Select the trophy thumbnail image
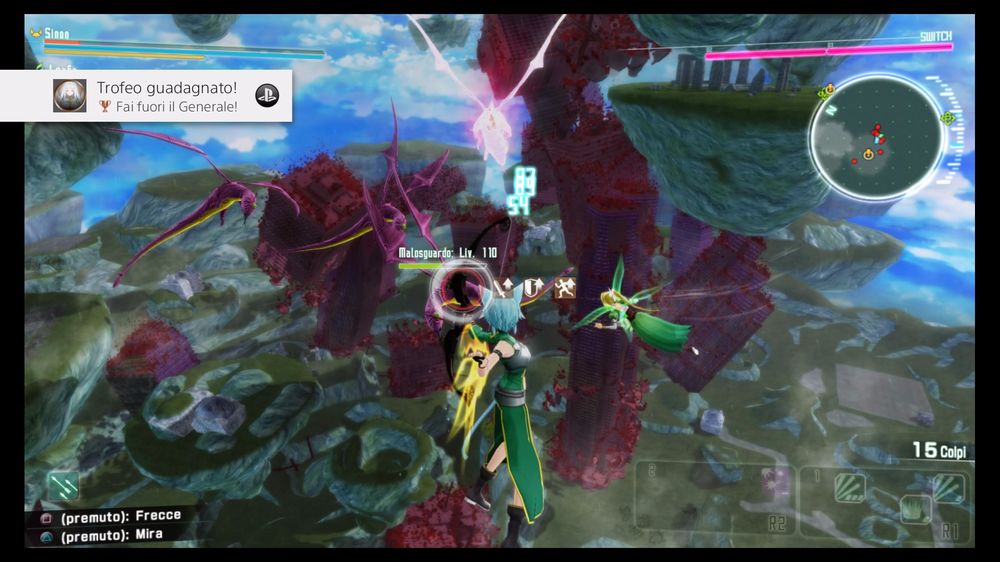The width and height of the screenshot is (1000, 562). (x=70, y=96)
